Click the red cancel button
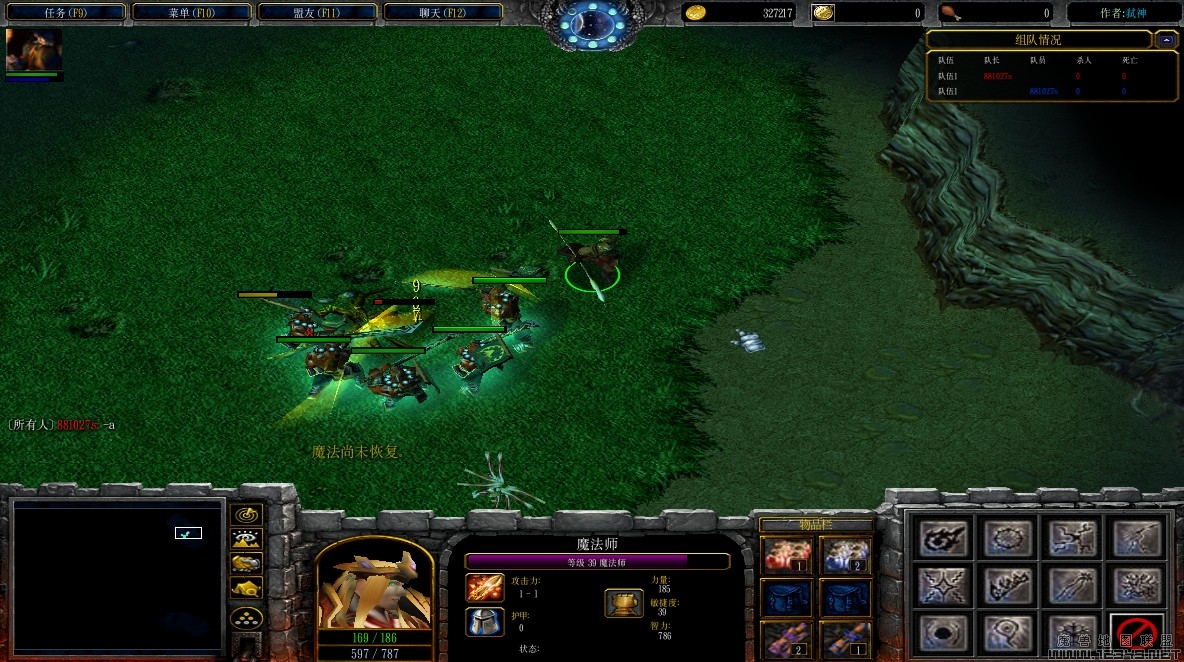The width and height of the screenshot is (1184, 662). click(x=1138, y=632)
